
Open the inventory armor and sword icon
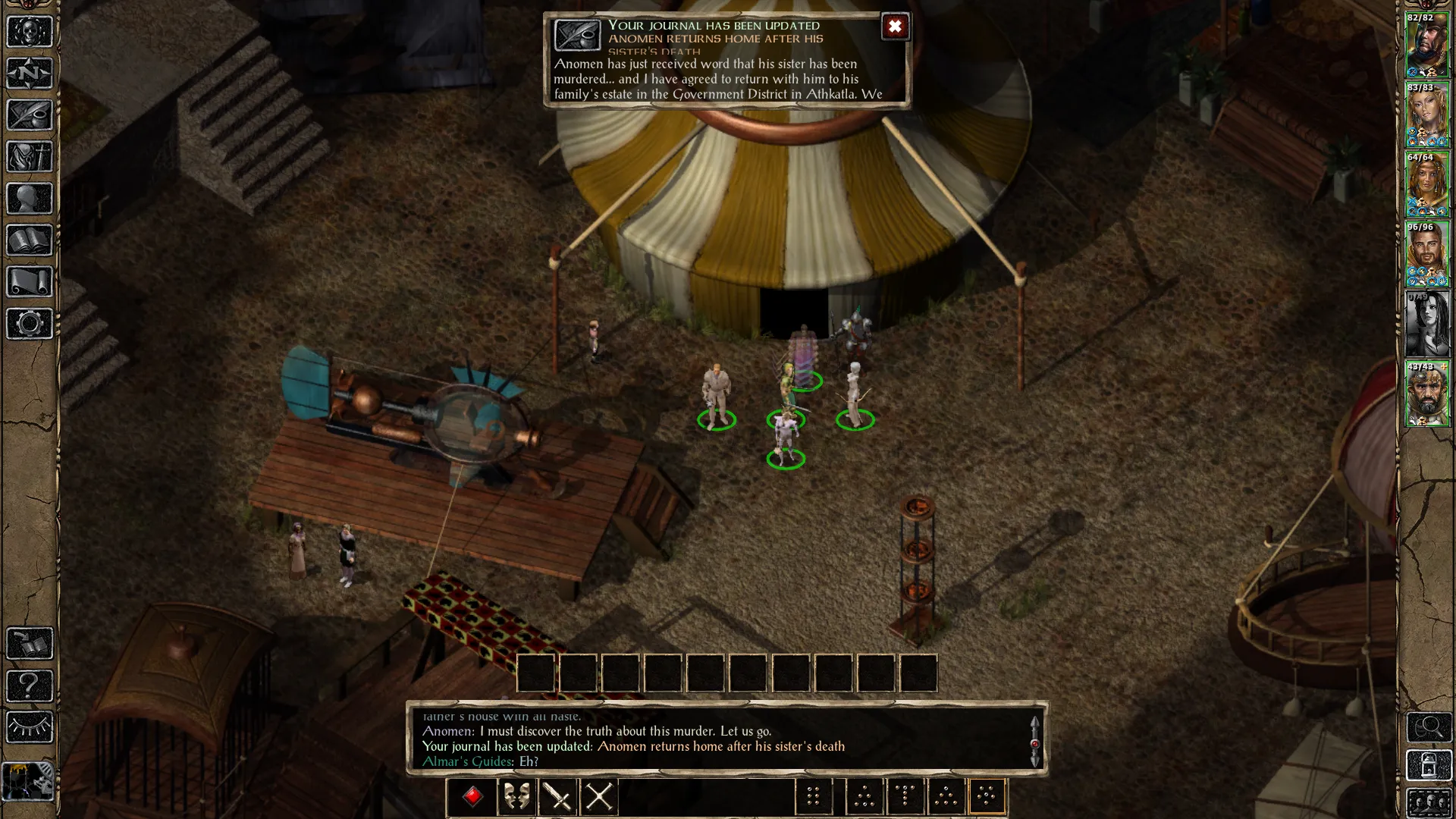(x=30, y=157)
